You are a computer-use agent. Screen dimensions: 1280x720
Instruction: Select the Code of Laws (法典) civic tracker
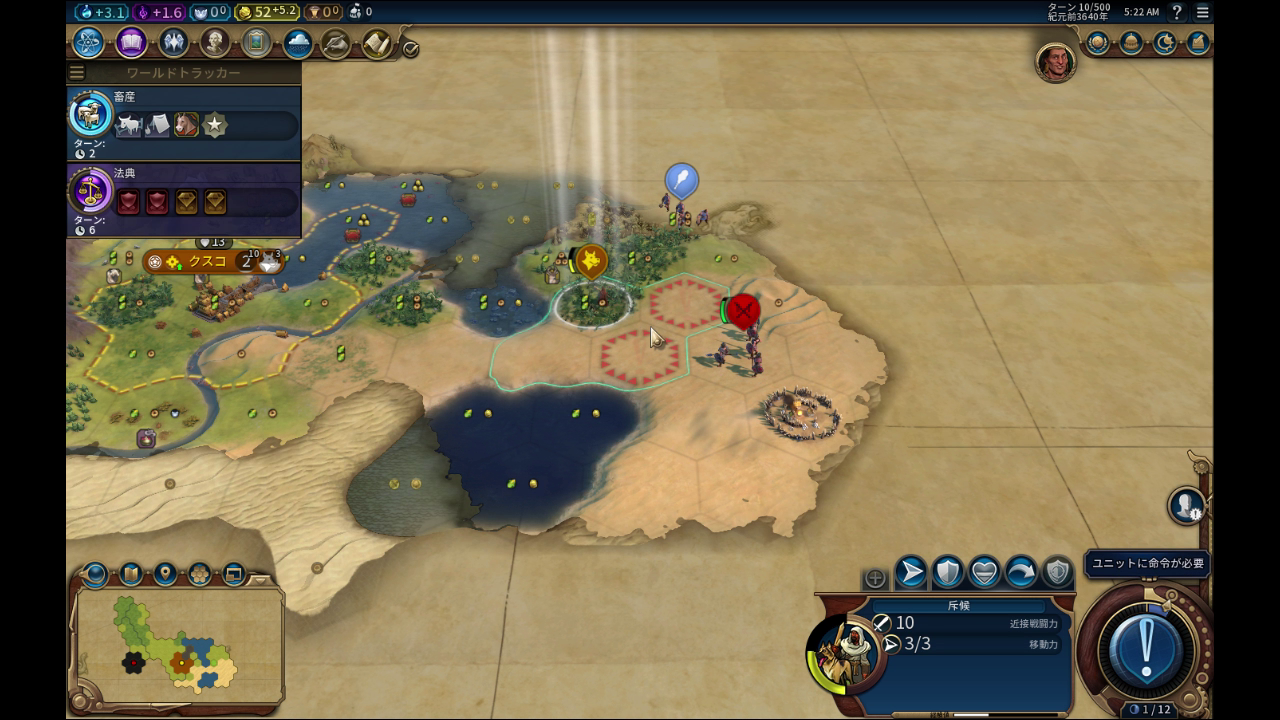point(184,200)
